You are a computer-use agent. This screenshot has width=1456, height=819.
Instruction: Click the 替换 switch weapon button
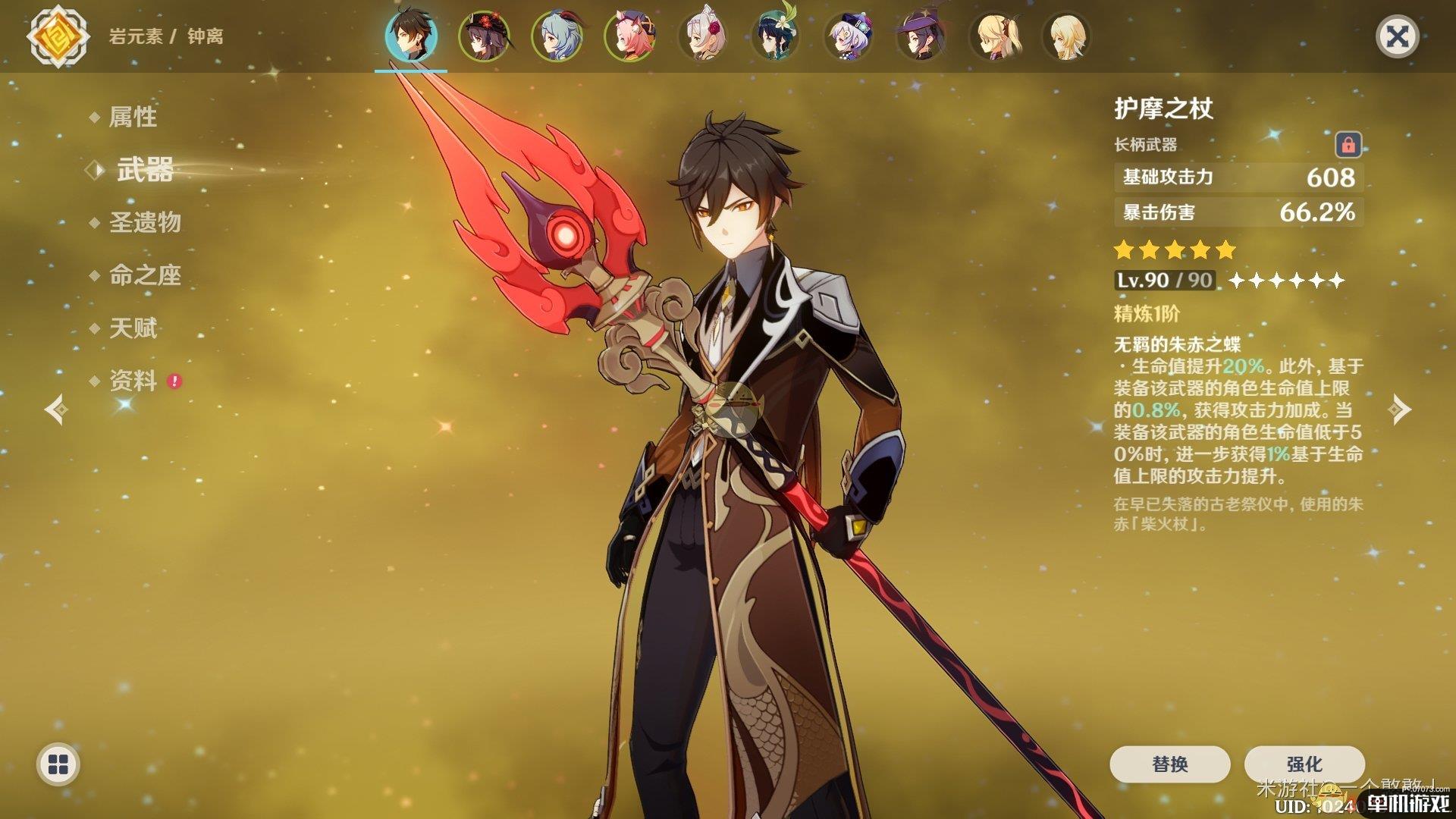[x=1169, y=764]
